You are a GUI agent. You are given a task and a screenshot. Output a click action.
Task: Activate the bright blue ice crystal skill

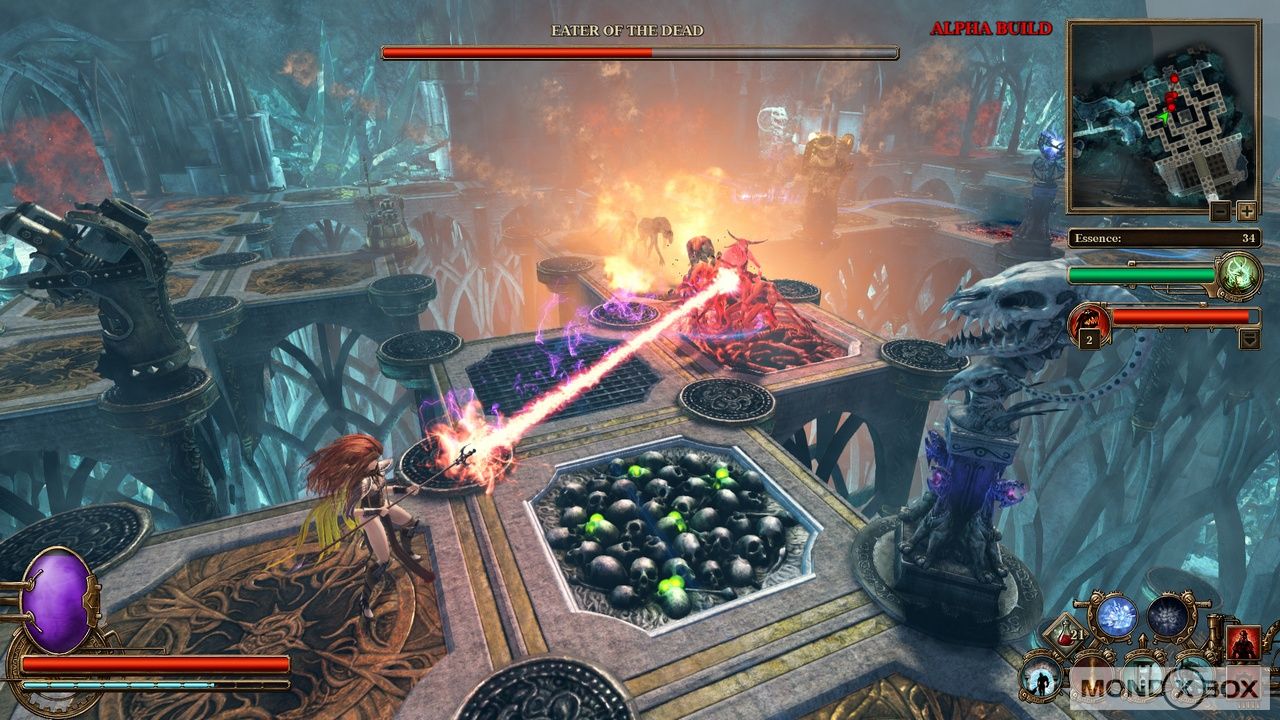(1119, 615)
